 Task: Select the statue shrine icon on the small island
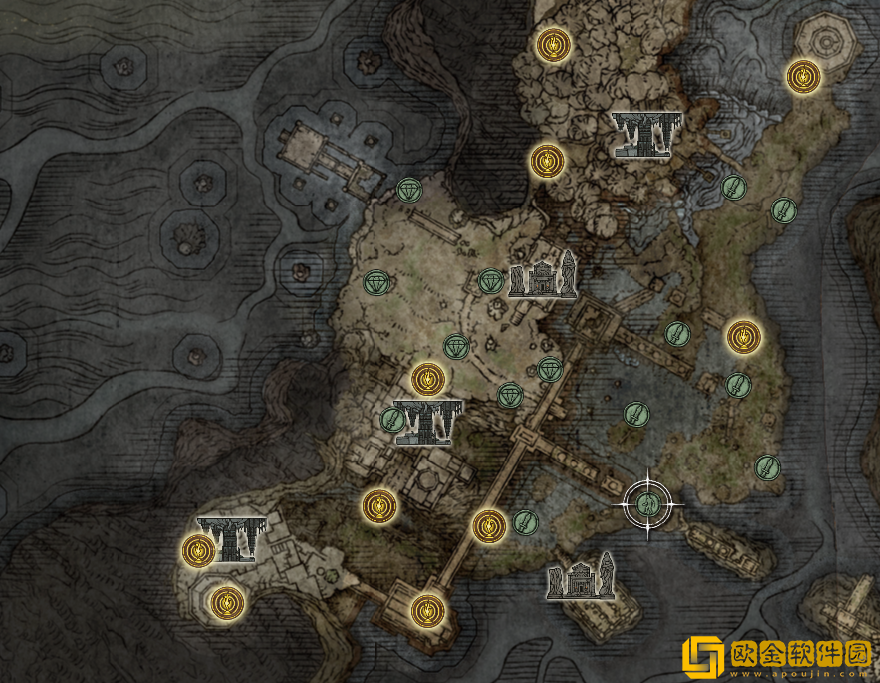tap(580, 580)
